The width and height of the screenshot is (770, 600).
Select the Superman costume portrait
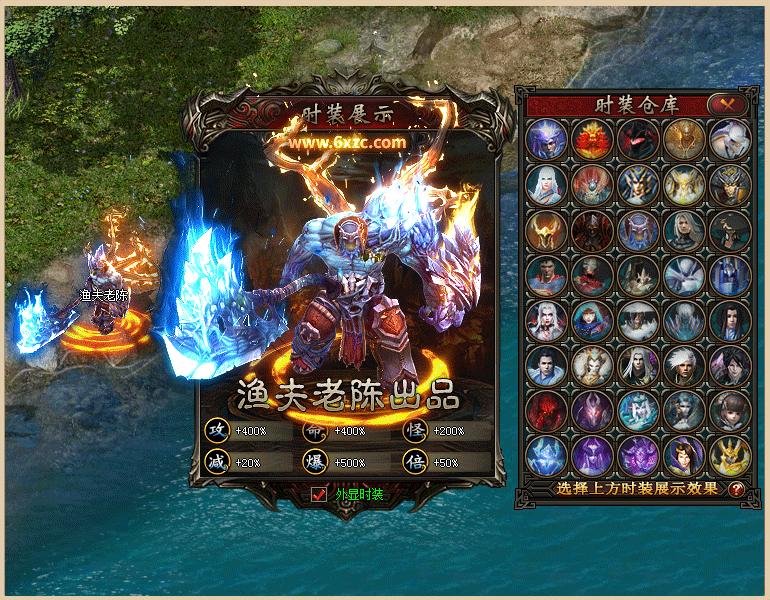547,276
